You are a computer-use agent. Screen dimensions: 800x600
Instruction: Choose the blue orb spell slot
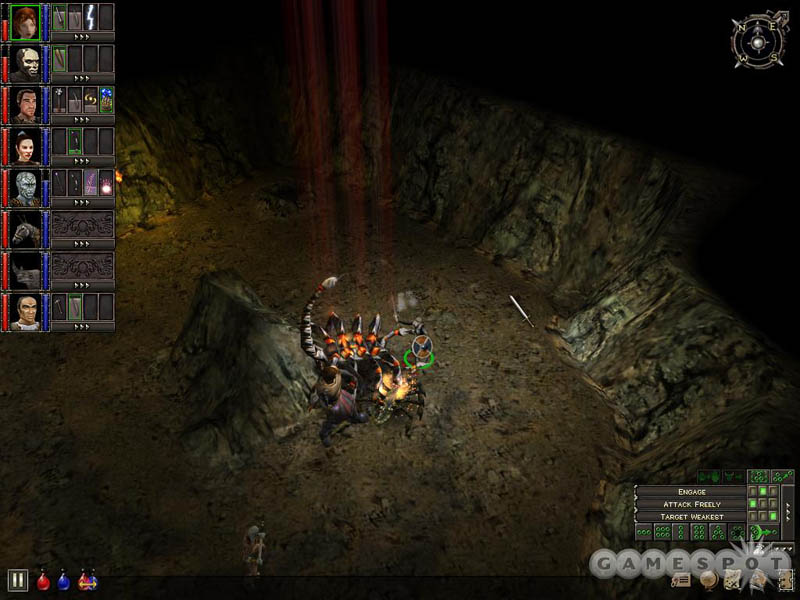[x=105, y=100]
